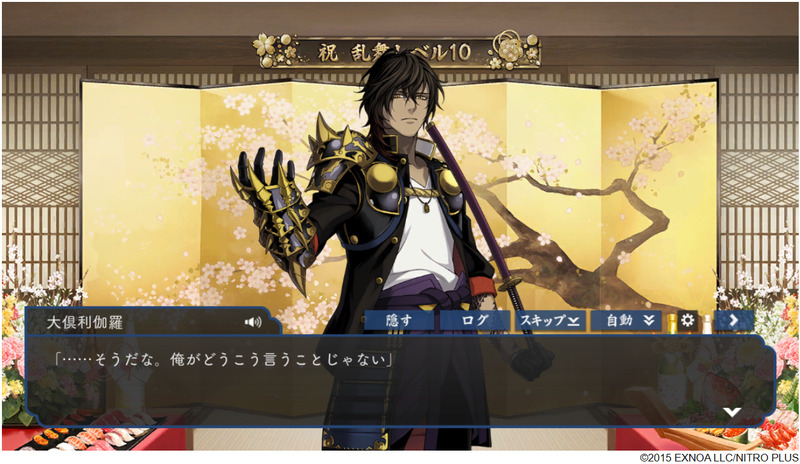Skip the scene with スキップ
Viewport: 800px width, 464px height.
(x=551, y=321)
